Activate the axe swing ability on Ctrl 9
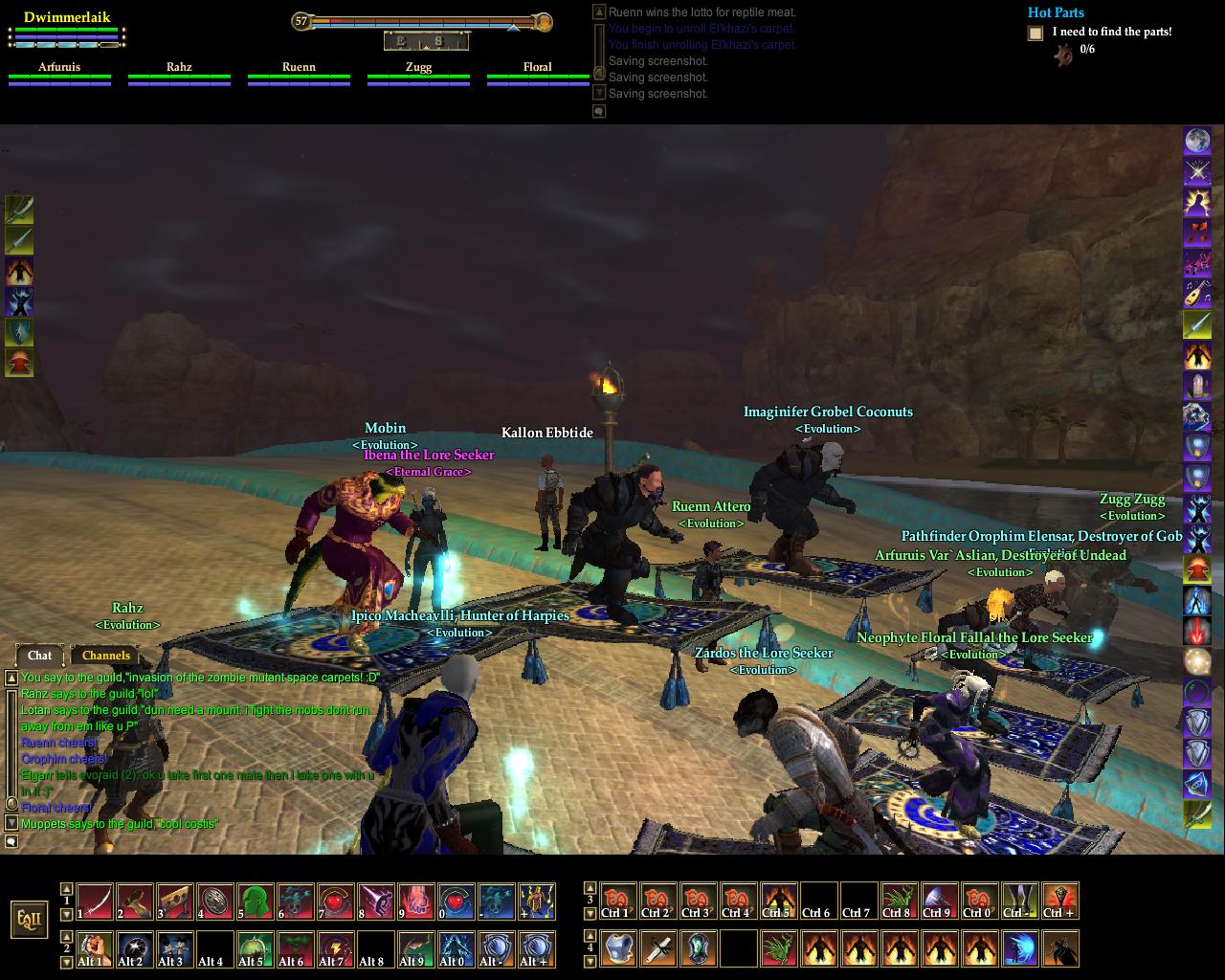 pos(939,902)
